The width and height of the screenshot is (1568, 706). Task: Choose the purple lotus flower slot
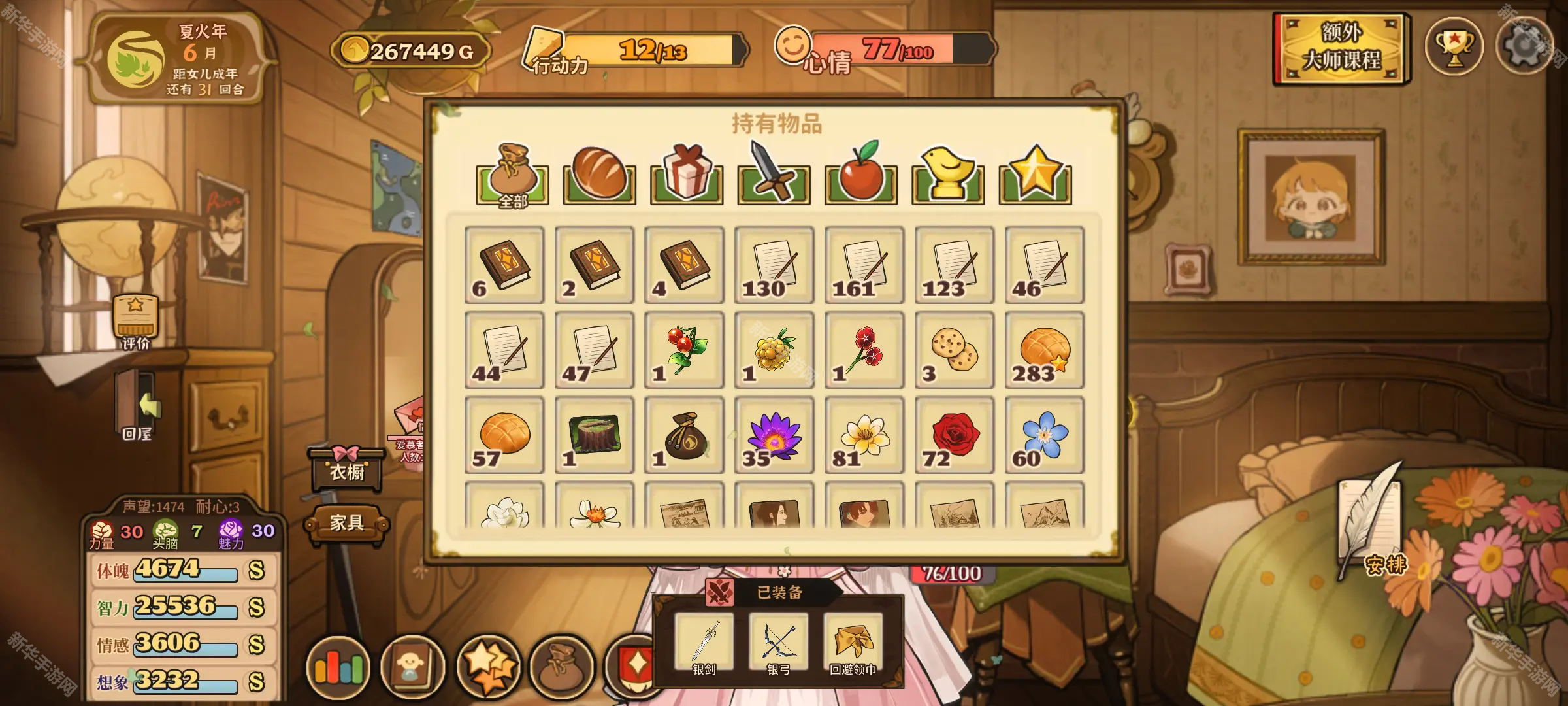click(x=774, y=435)
